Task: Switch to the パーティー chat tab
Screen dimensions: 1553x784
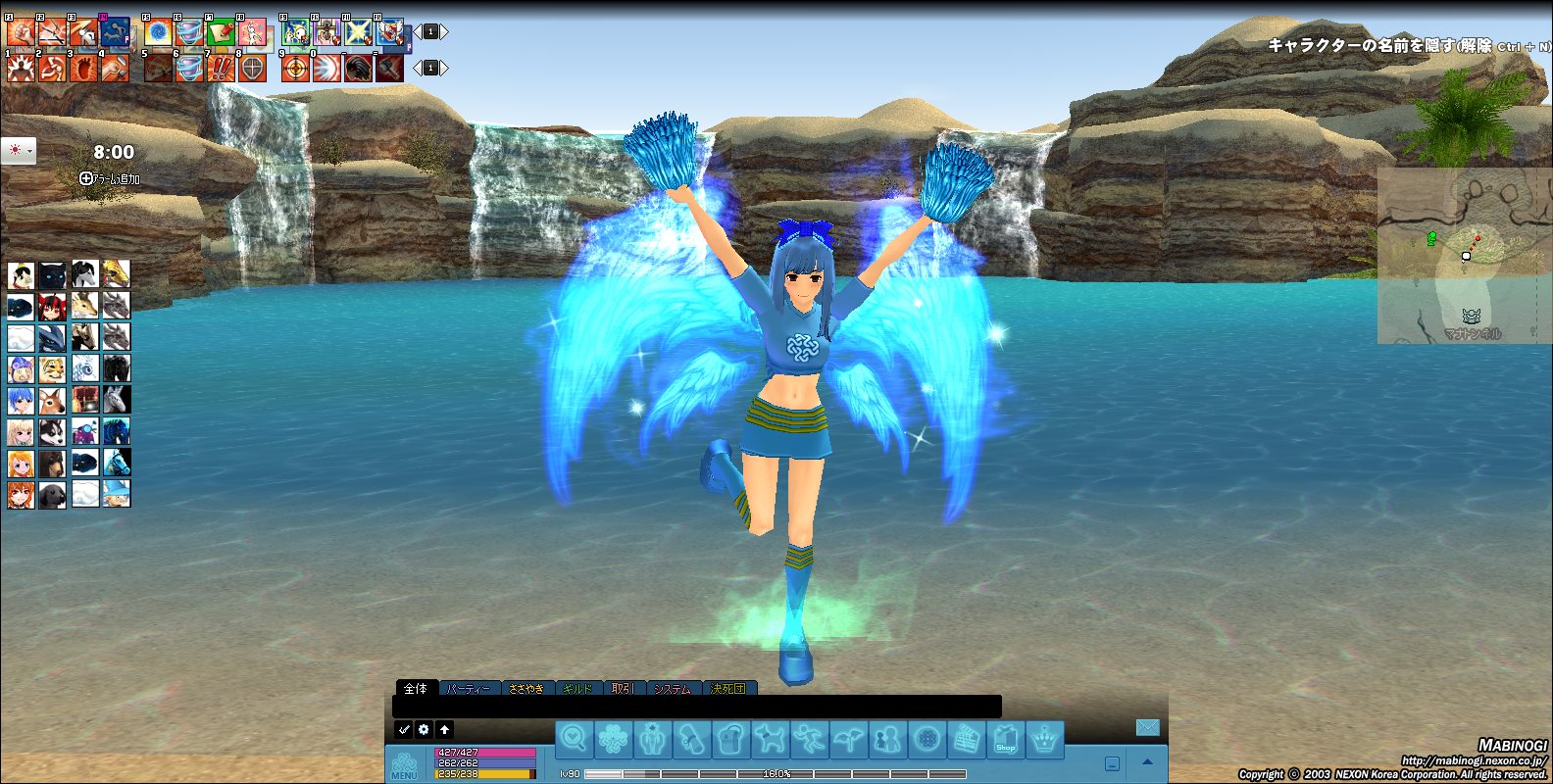Action: tap(469, 689)
